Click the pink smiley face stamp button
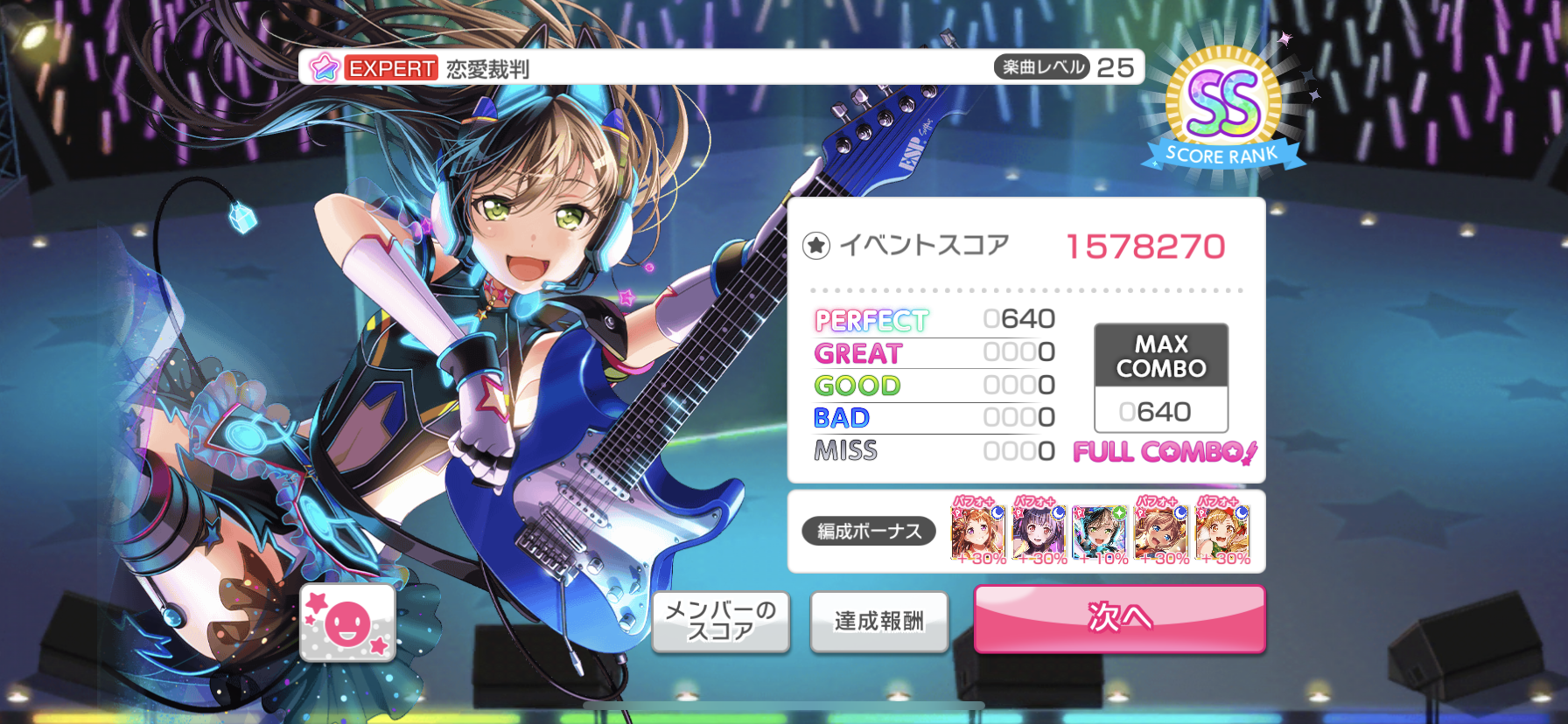 click(347, 623)
